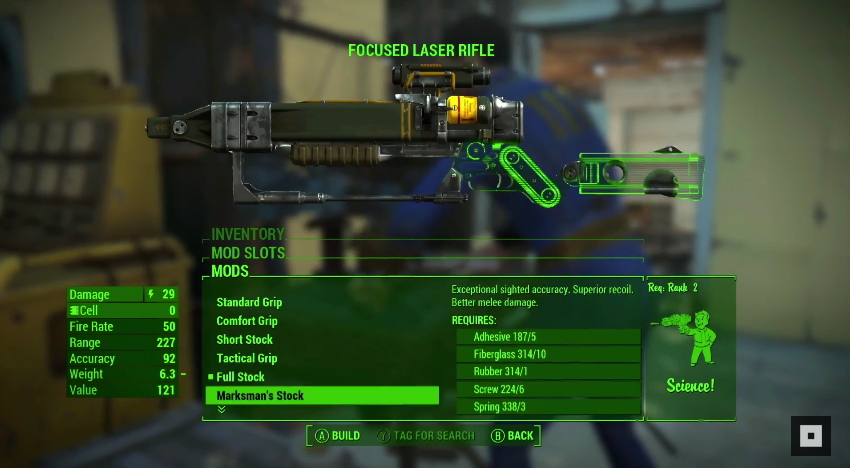Select the equipped Full Stock entry
The image size is (850, 468).
(x=240, y=377)
